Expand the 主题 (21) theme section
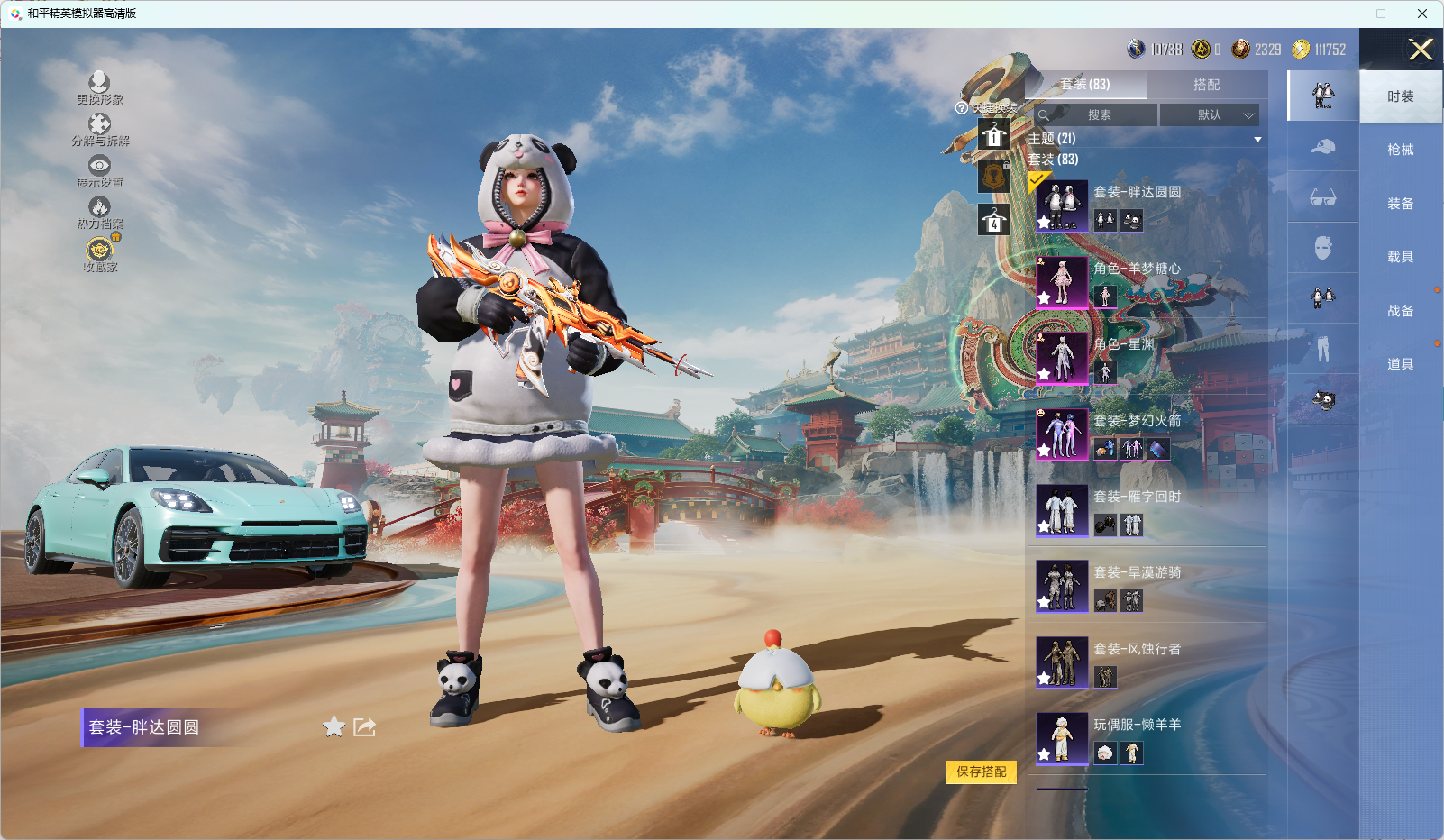Viewport: 1444px width, 840px height. pos(1257,140)
